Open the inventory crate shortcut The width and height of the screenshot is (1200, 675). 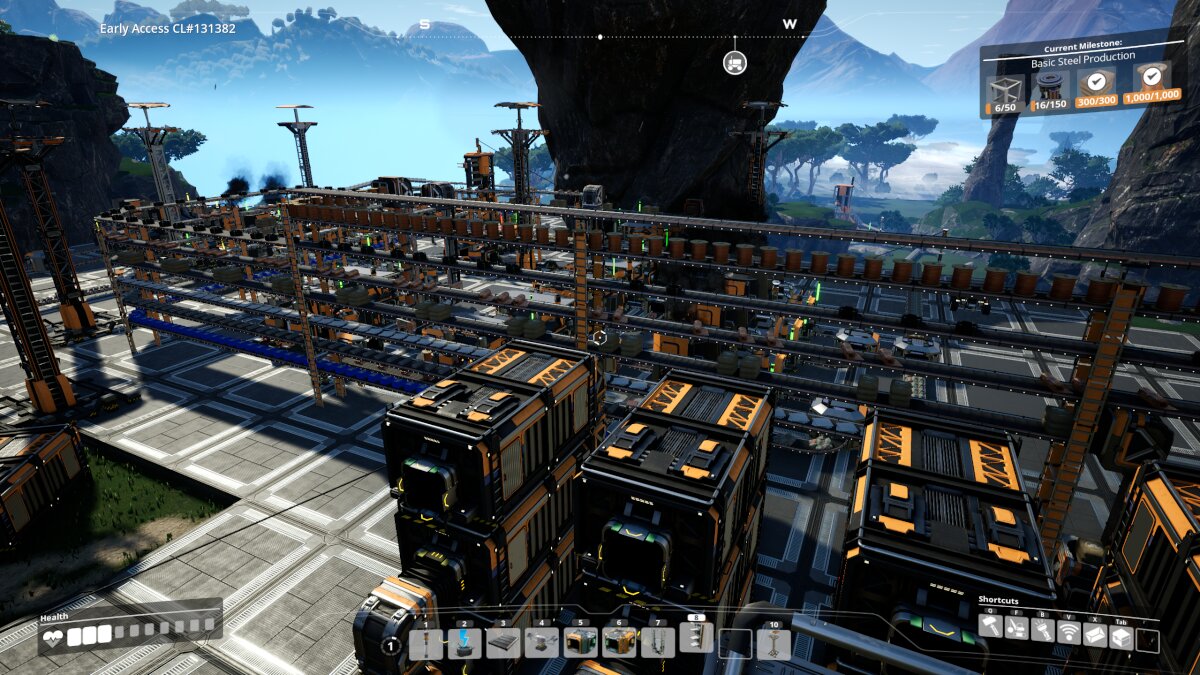pos(1121,636)
